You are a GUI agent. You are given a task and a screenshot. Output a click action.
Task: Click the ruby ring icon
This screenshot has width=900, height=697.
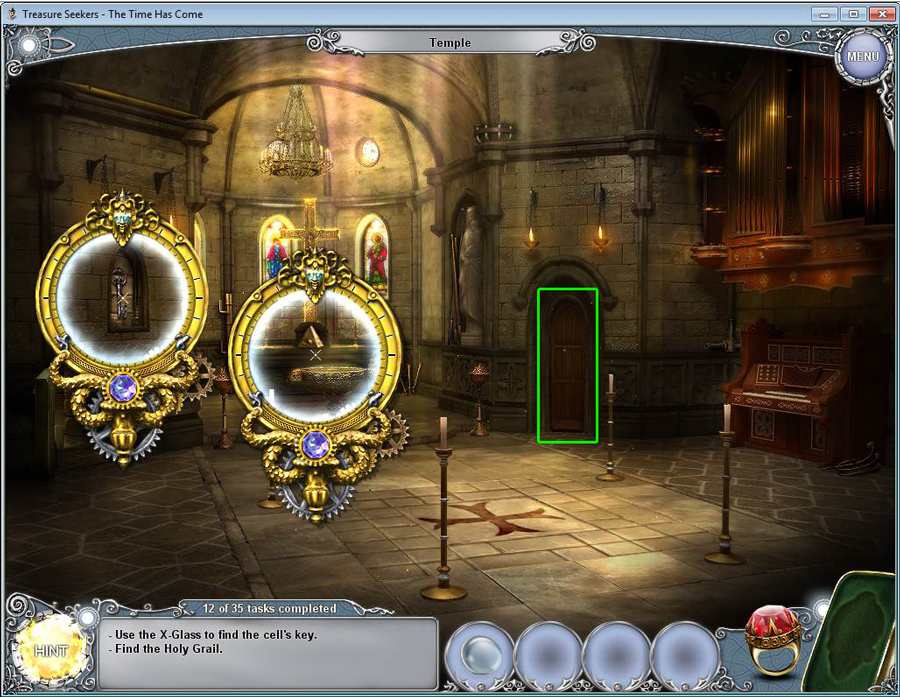pyautogui.click(x=771, y=640)
